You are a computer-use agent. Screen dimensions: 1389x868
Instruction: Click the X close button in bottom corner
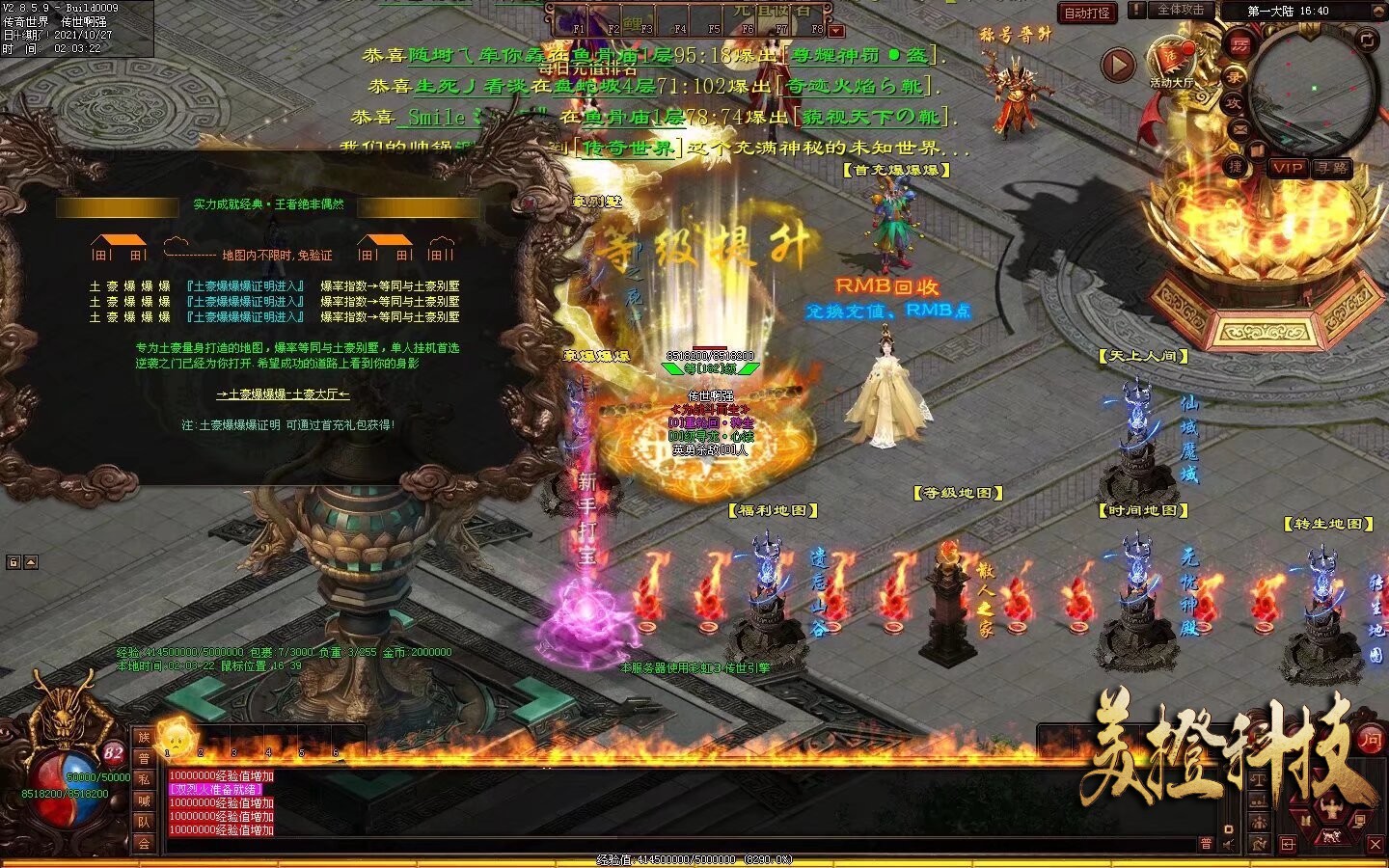(1375, 844)
